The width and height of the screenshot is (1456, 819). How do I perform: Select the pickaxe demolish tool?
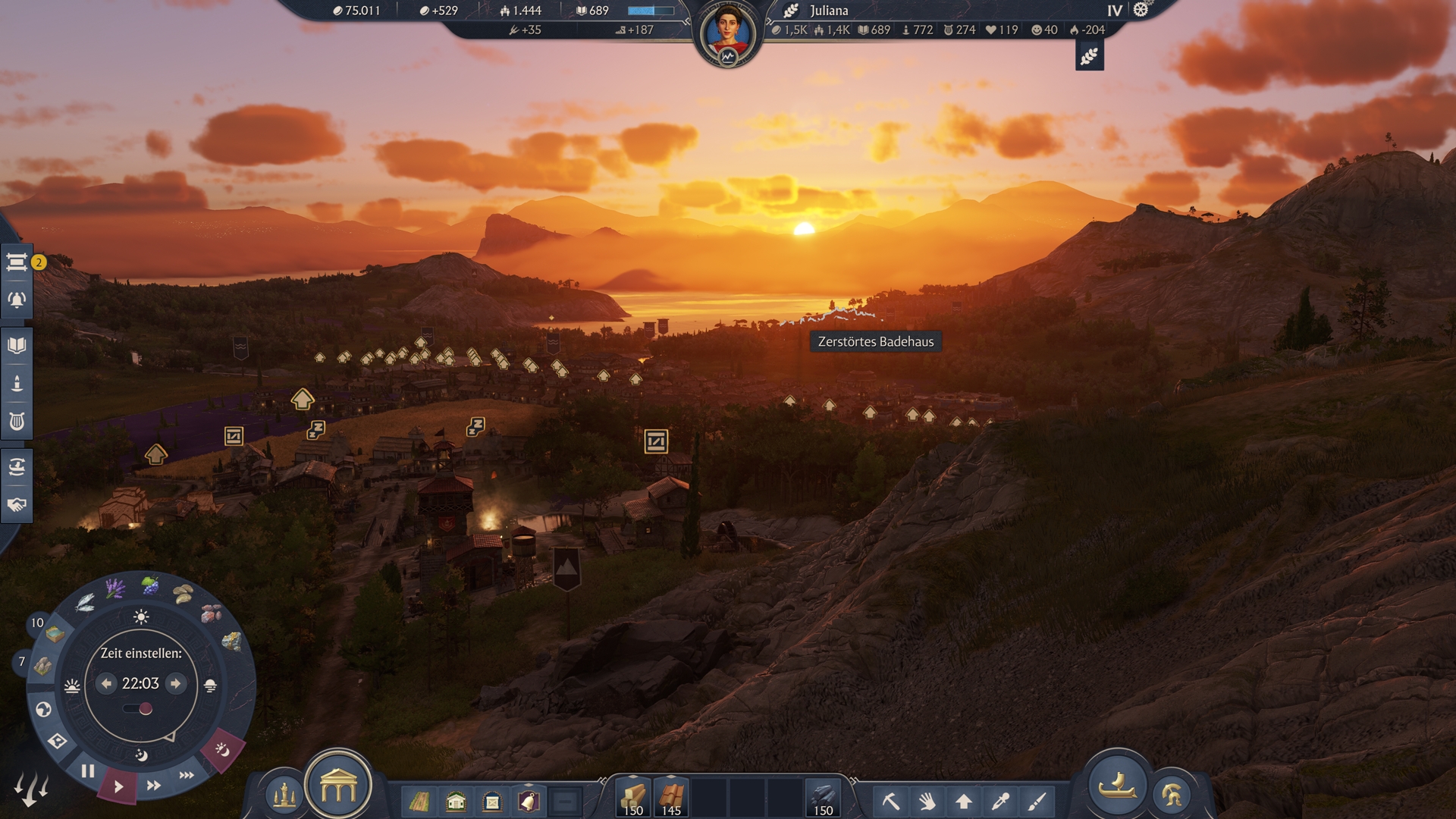tap(890, 801)
